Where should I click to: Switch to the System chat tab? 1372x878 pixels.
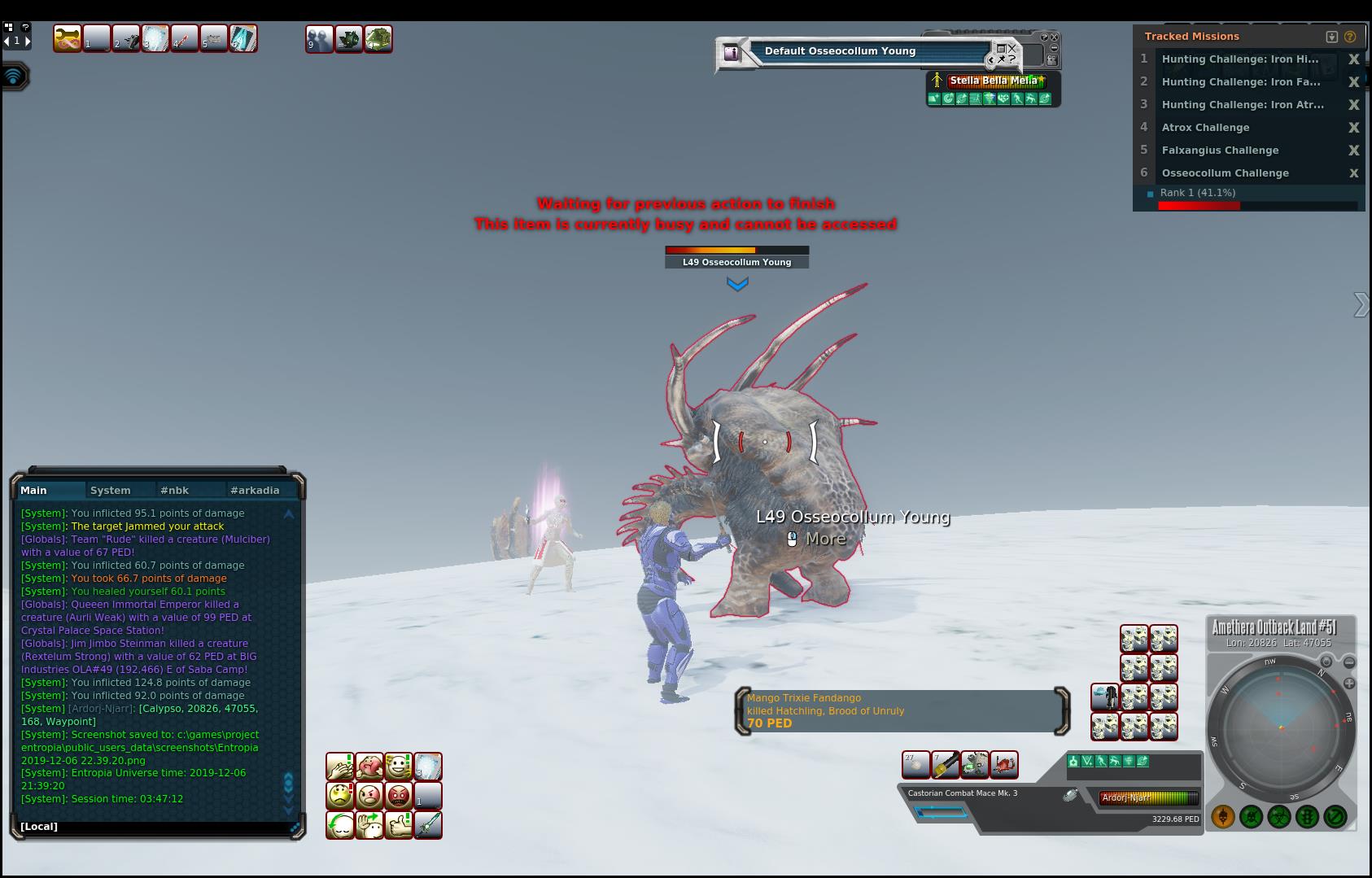111,490
